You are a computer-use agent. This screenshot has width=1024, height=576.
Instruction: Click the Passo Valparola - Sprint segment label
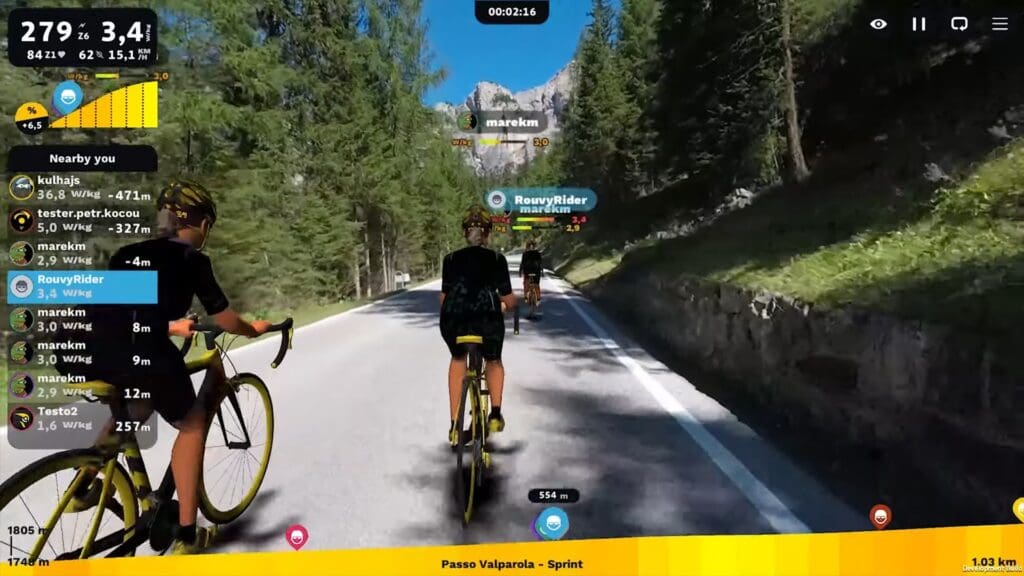[x=511, y=564]
